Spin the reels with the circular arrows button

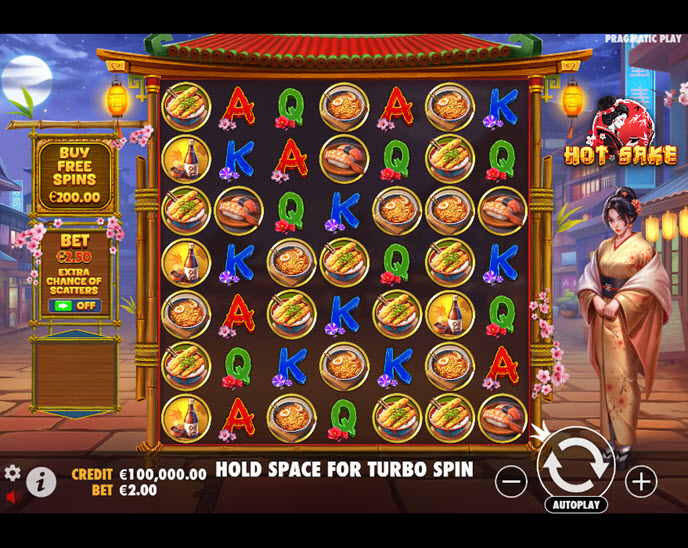coord(575,463)
